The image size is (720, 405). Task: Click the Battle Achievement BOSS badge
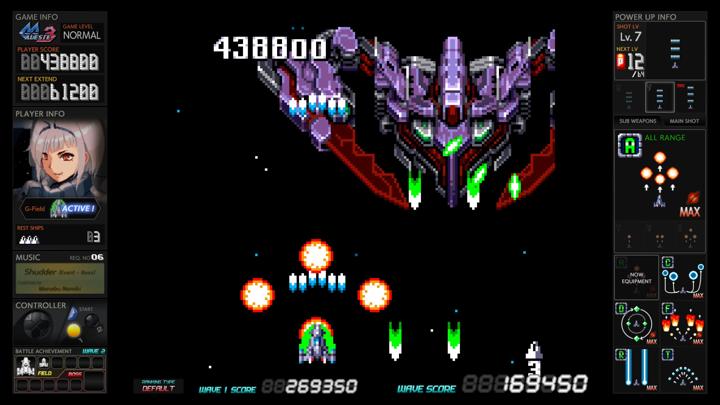(x=73, y=374)
